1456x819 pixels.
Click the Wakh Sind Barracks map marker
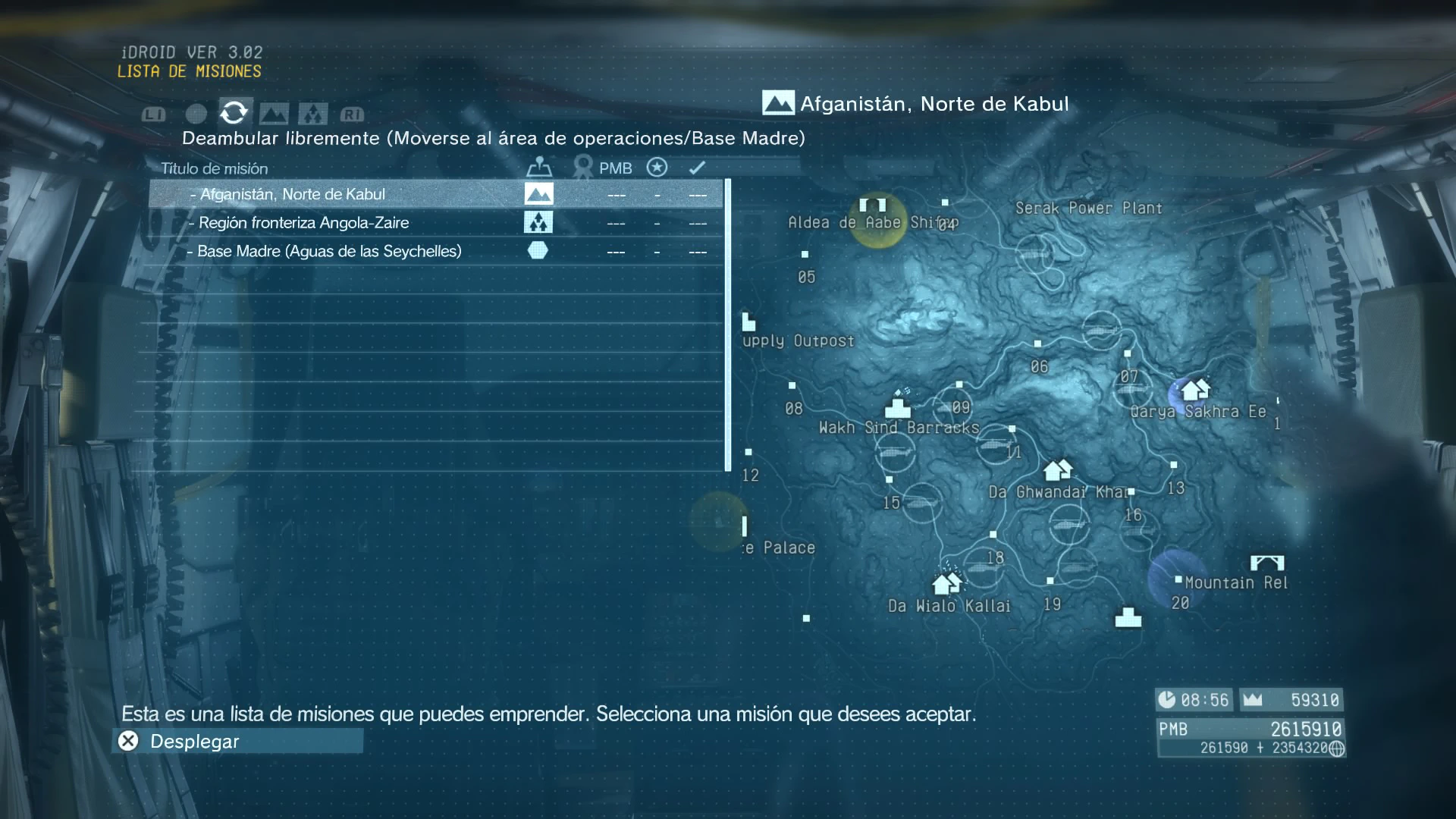899,406
